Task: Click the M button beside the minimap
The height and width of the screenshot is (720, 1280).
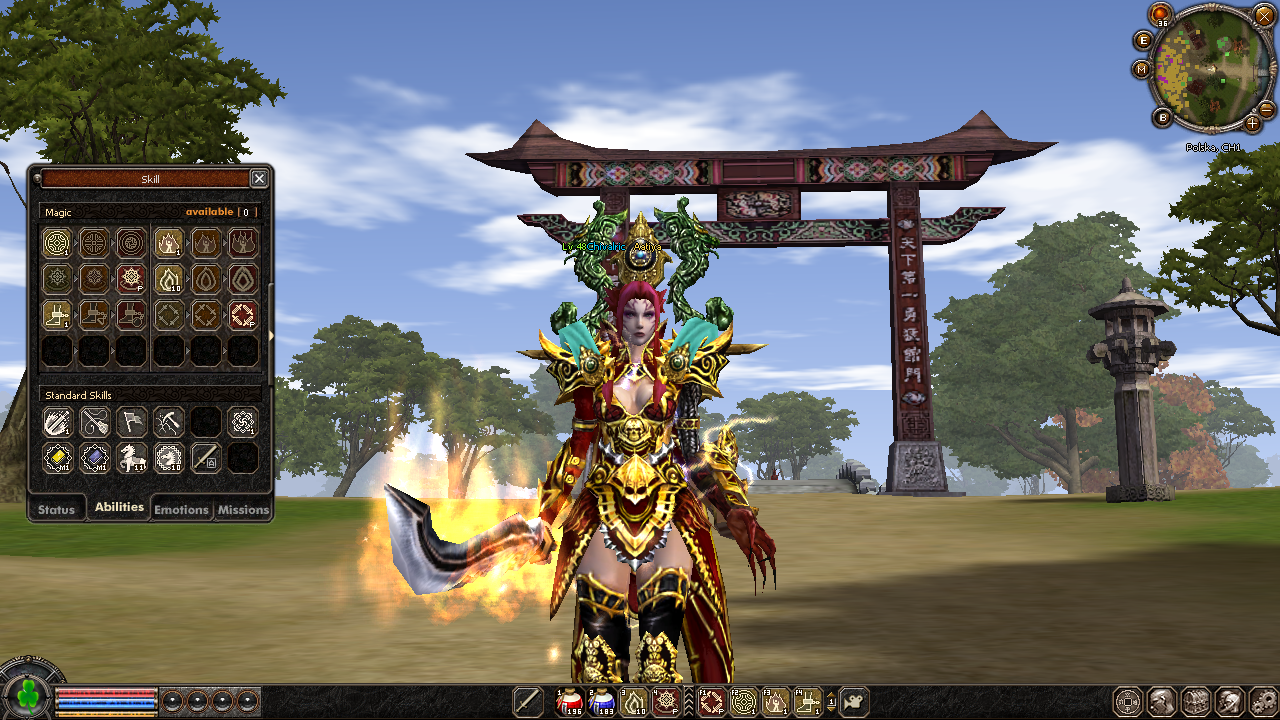Action: coord(1142,69)
